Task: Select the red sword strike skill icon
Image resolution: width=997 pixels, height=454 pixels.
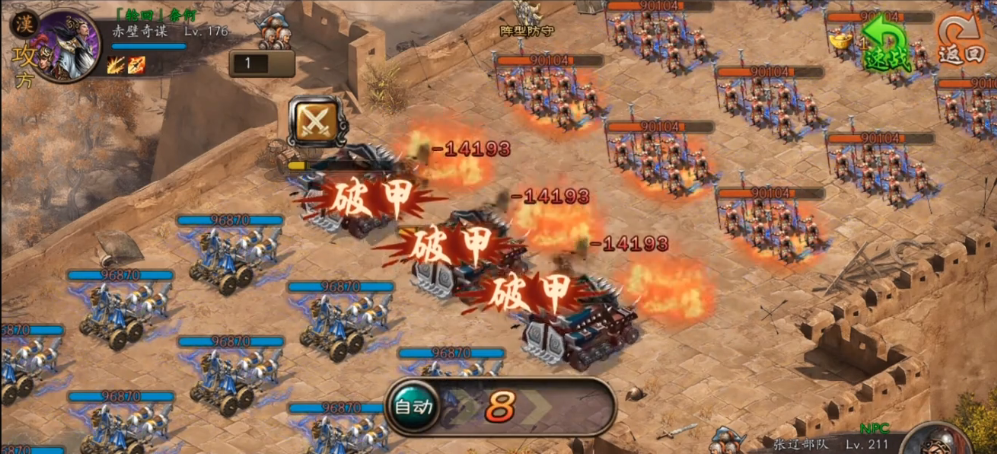Action: tap(136, 66)
